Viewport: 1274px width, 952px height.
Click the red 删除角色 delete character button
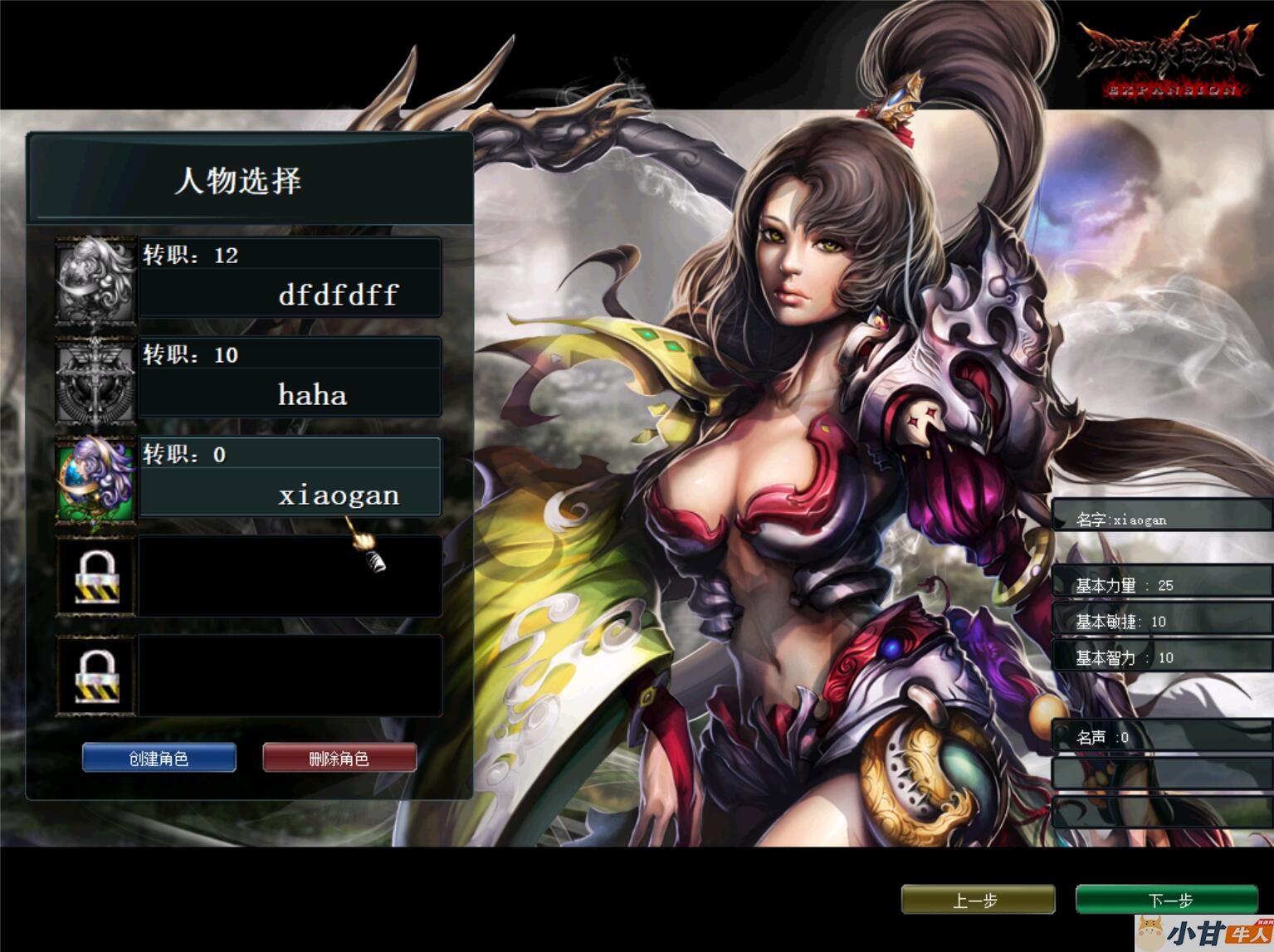[x=339, y=758]
